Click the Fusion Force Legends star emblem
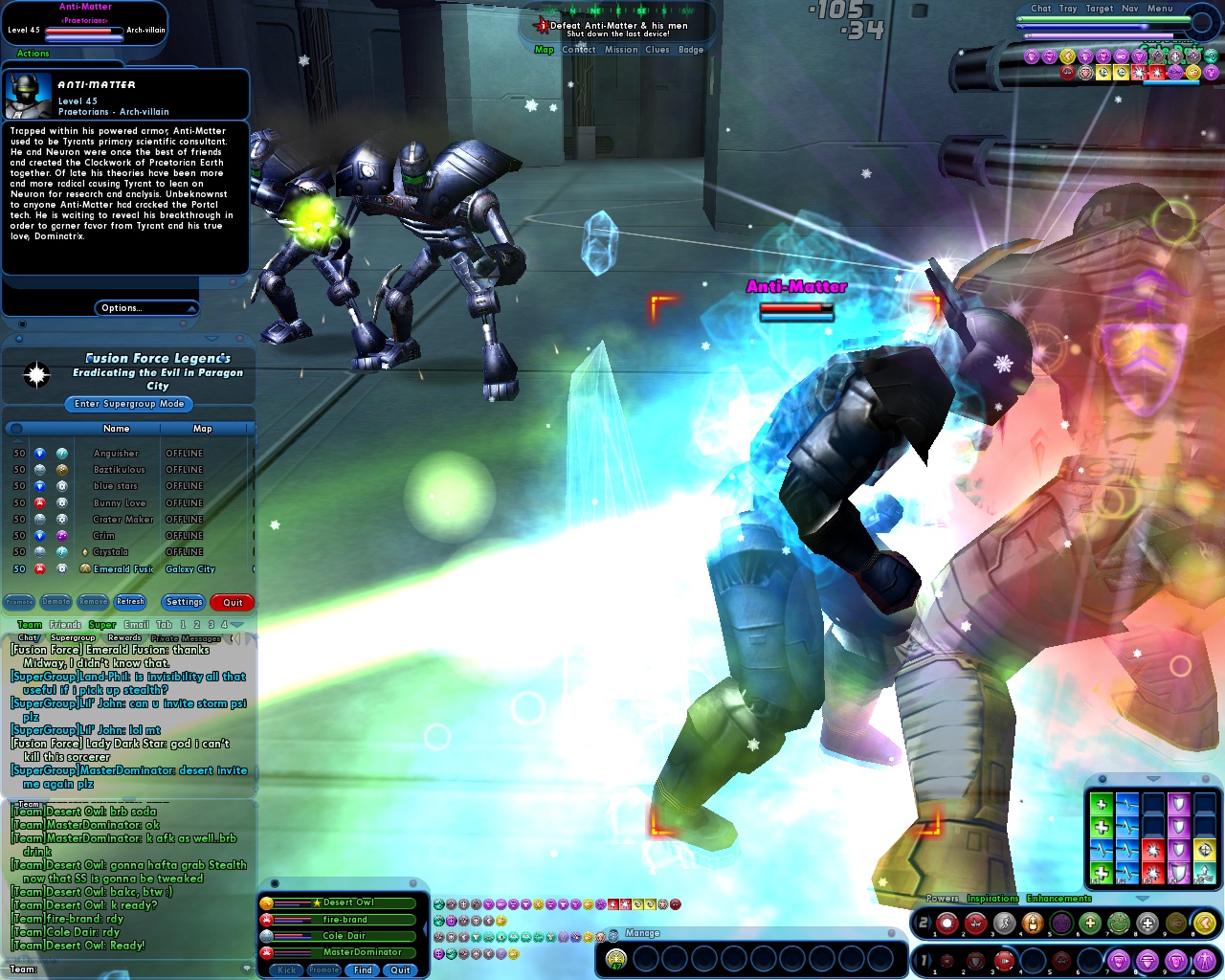1225x980 pixels. [x=36, y=375]
